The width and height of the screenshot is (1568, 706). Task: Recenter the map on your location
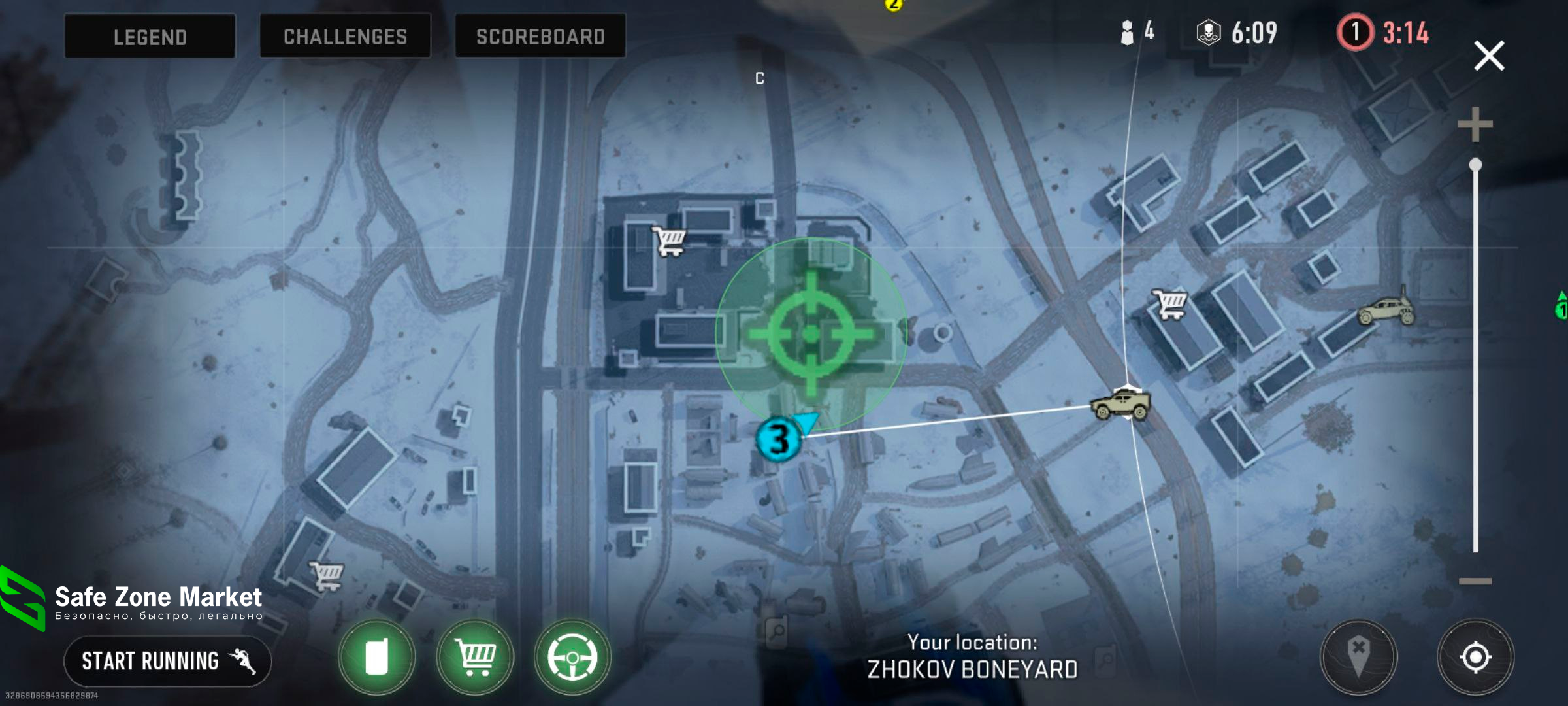click(1475, 656)
